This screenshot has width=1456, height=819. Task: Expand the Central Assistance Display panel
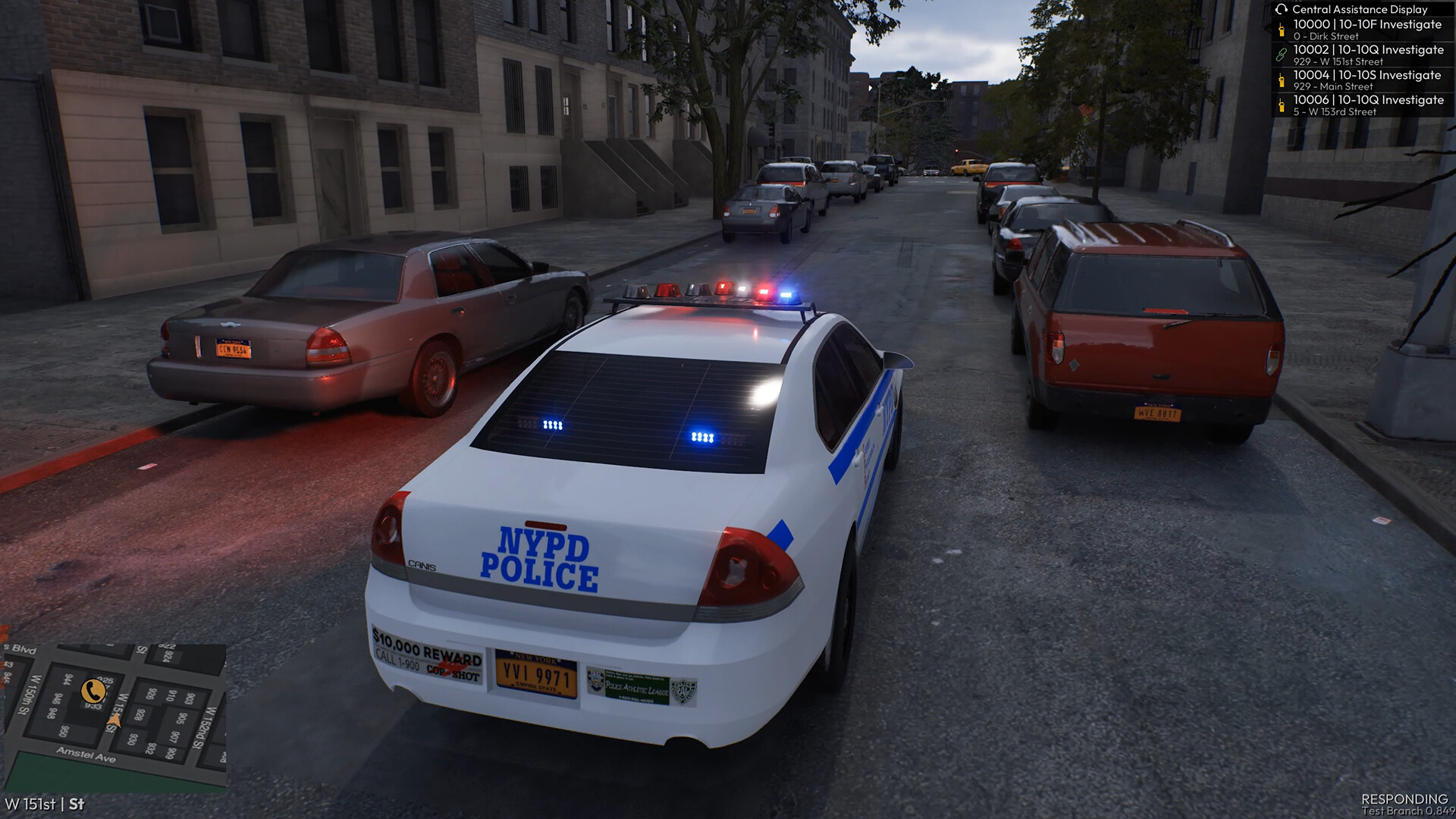[x=1361, y=10]
